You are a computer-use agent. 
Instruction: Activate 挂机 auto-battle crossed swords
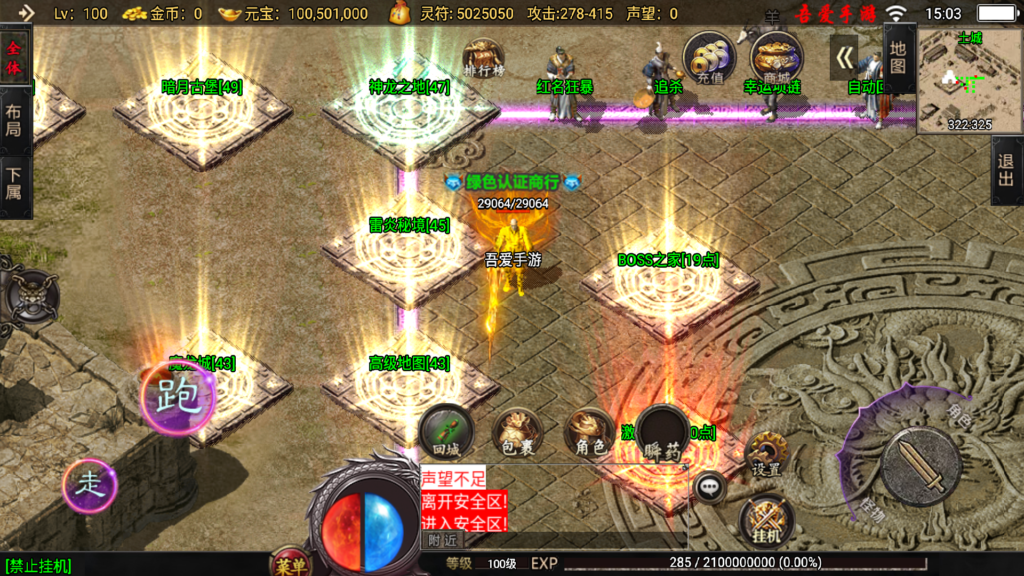click(x=767, y=522)
